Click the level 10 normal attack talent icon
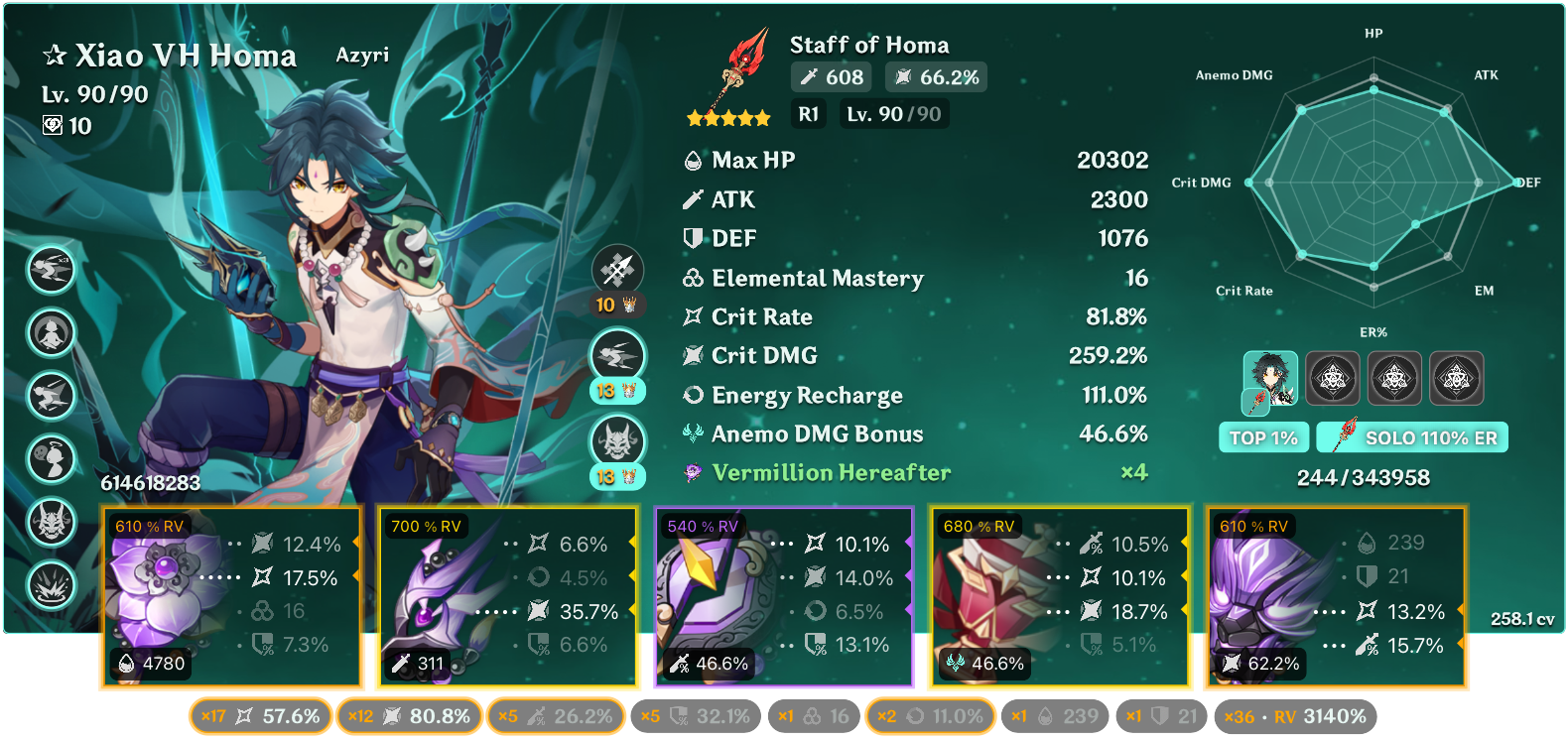1568x741 pixels. point(617,270)
